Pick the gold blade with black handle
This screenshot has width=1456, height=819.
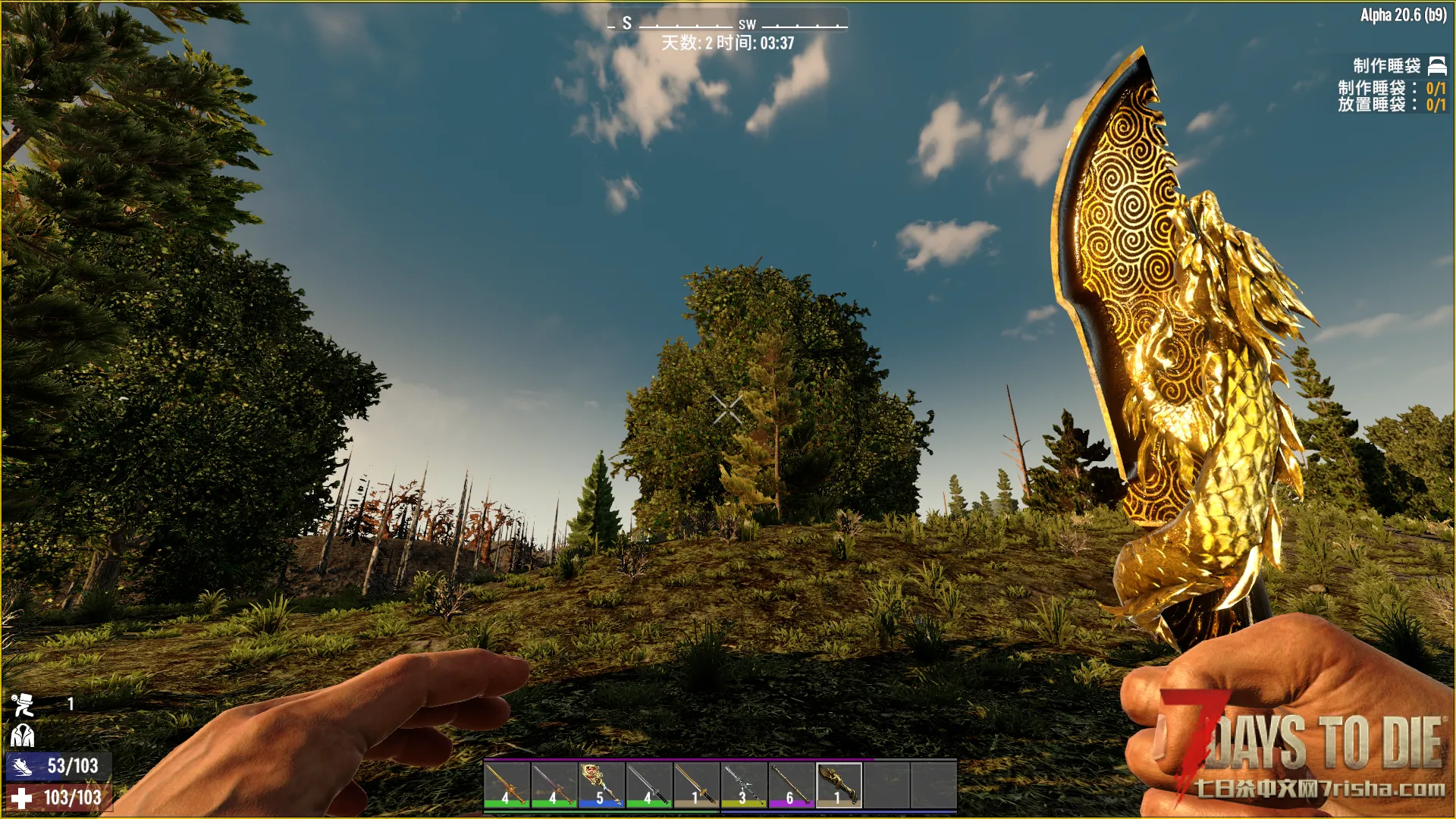point(696,784)
